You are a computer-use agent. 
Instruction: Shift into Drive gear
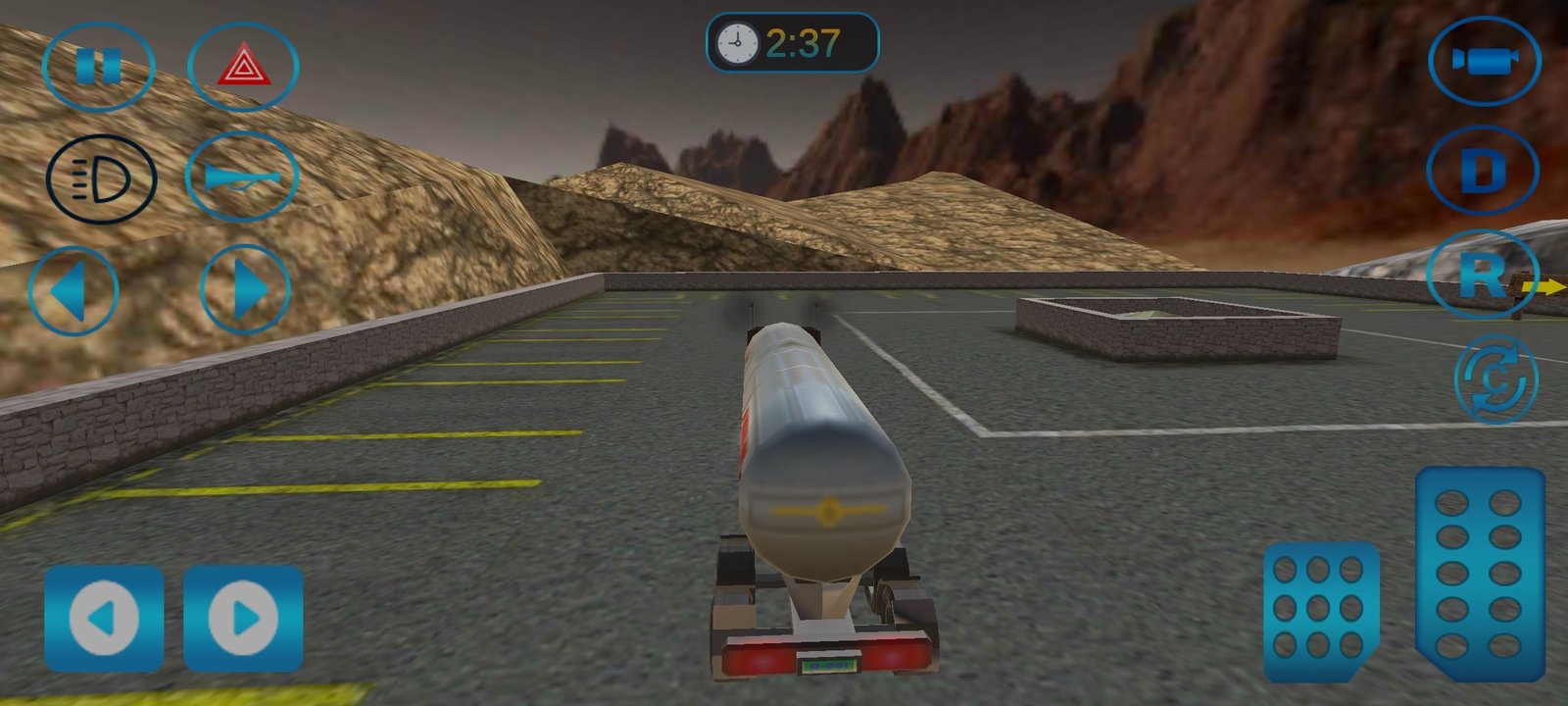(1482, 171)
